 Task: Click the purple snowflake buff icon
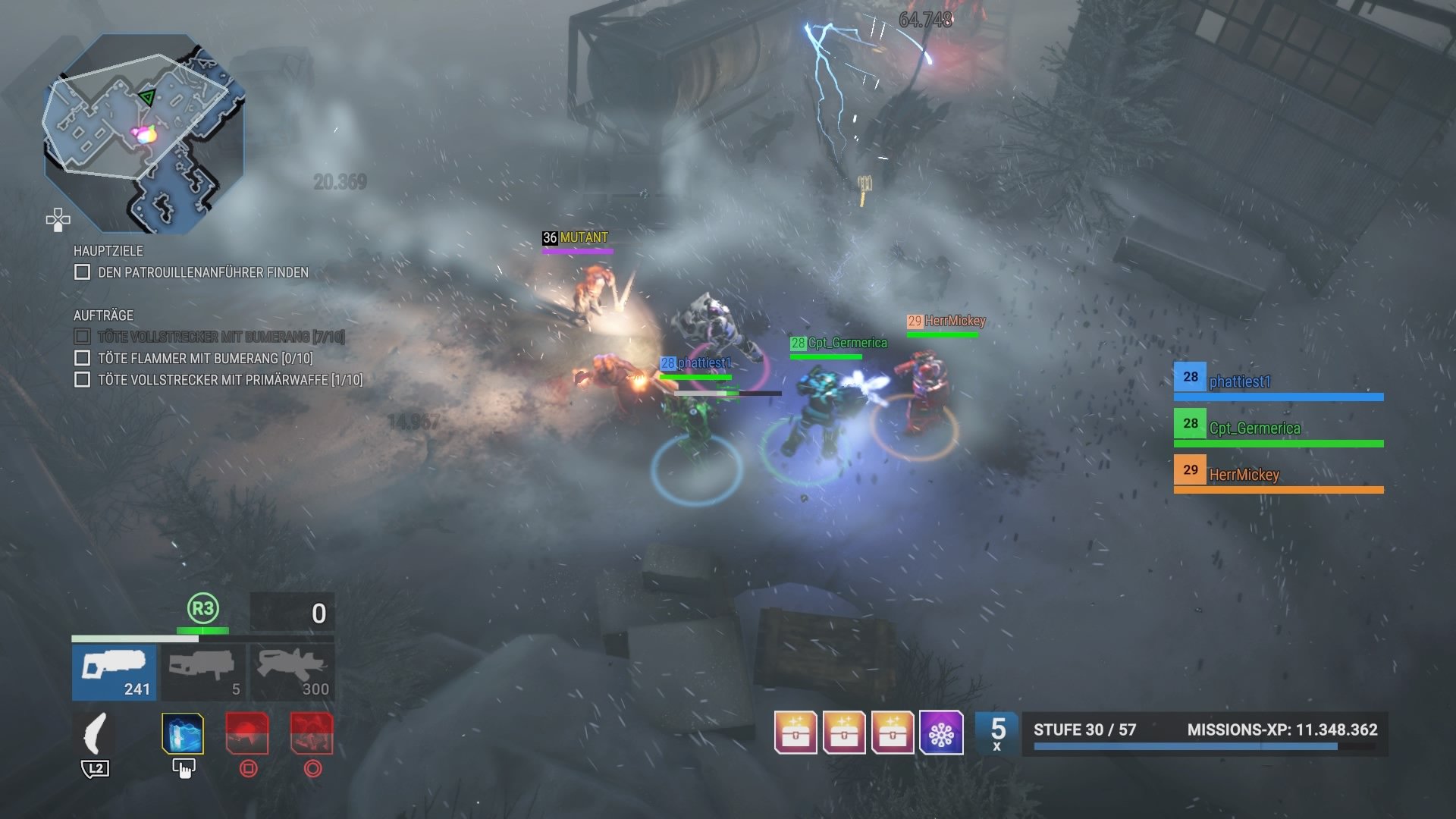click(x=941, y=733)
